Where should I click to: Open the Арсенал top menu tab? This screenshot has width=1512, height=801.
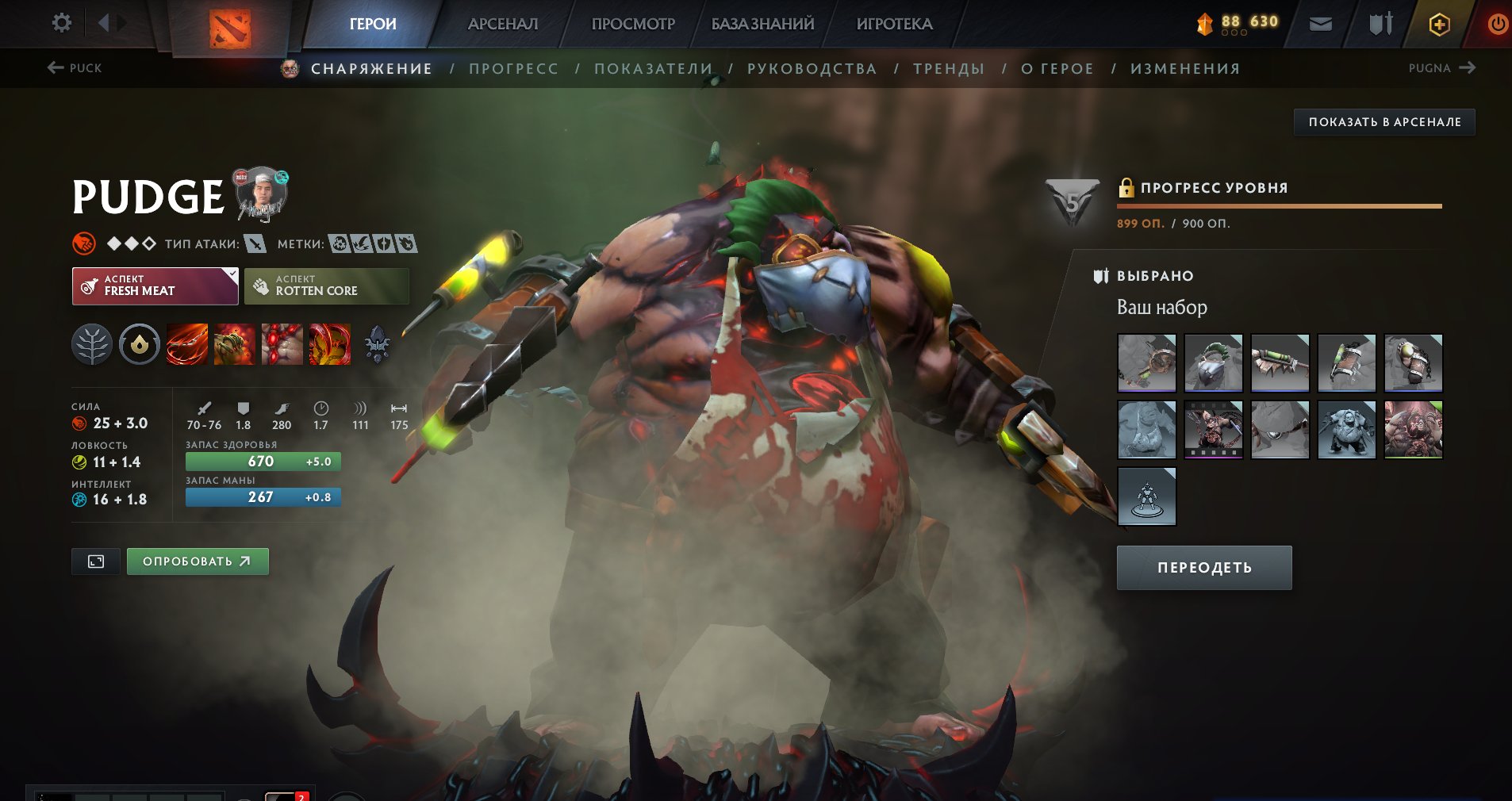tap(502, 24)
